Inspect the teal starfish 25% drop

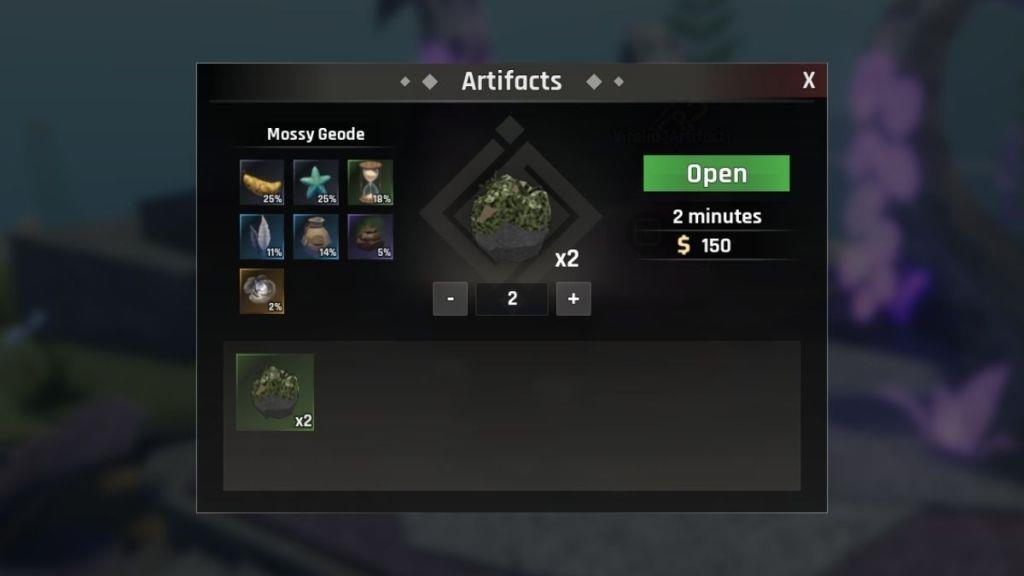pos(316,182)
